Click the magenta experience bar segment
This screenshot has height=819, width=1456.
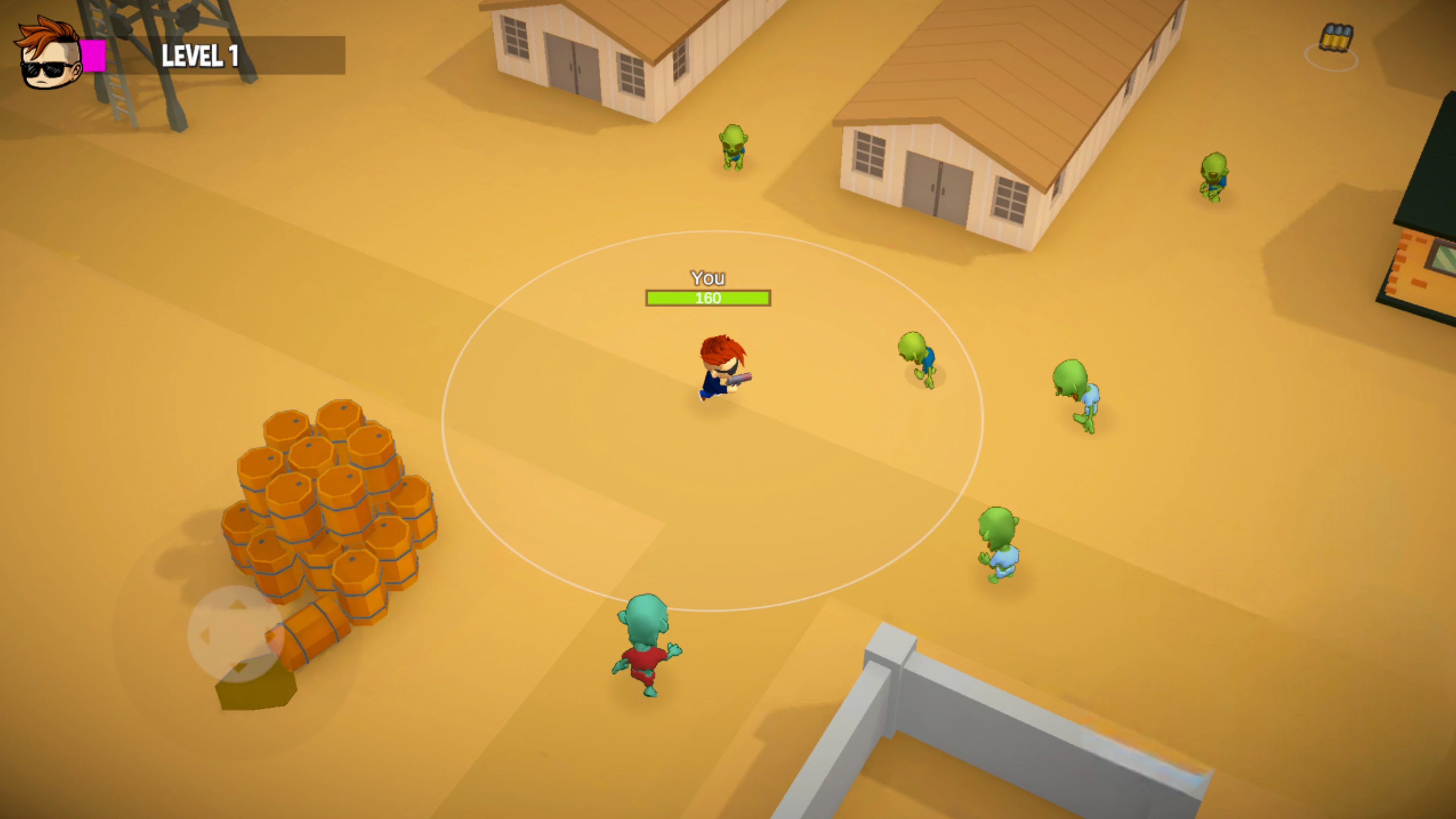point(92,55)
